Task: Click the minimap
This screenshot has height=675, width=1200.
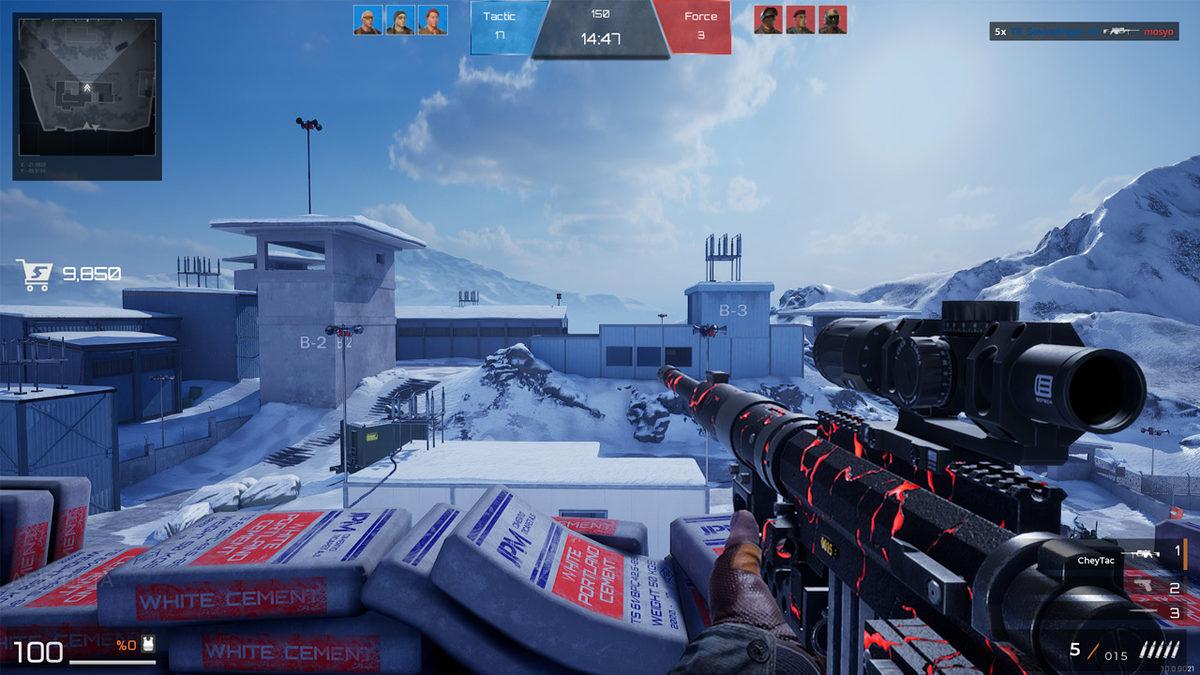Action: click(x=87, y=96)
